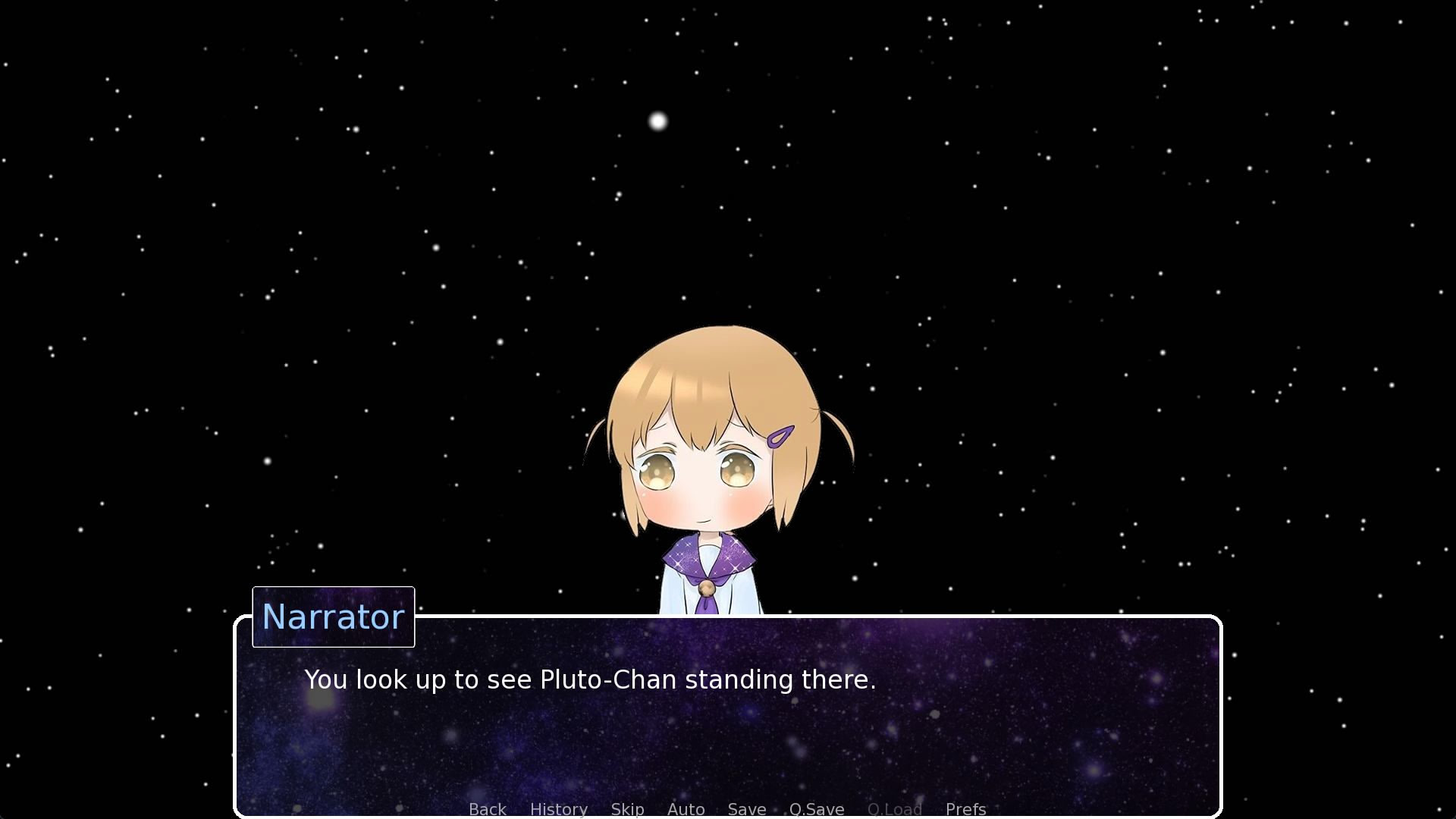The image size is (1456, 819).
Task: Click the Narrator name label
Action: click(x=333, y=617)
